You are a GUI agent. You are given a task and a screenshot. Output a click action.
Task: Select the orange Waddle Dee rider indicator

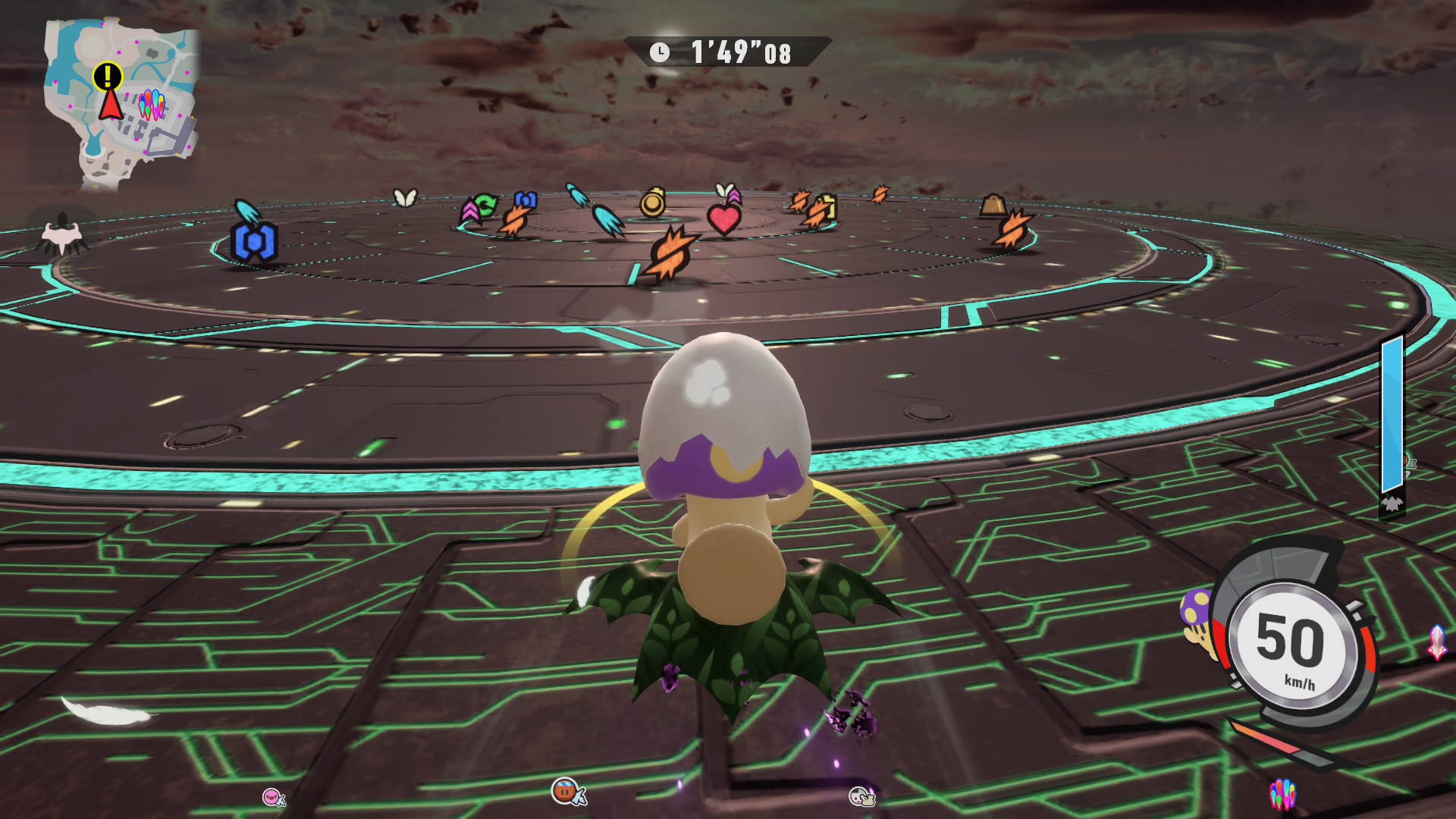click(567, 792)
